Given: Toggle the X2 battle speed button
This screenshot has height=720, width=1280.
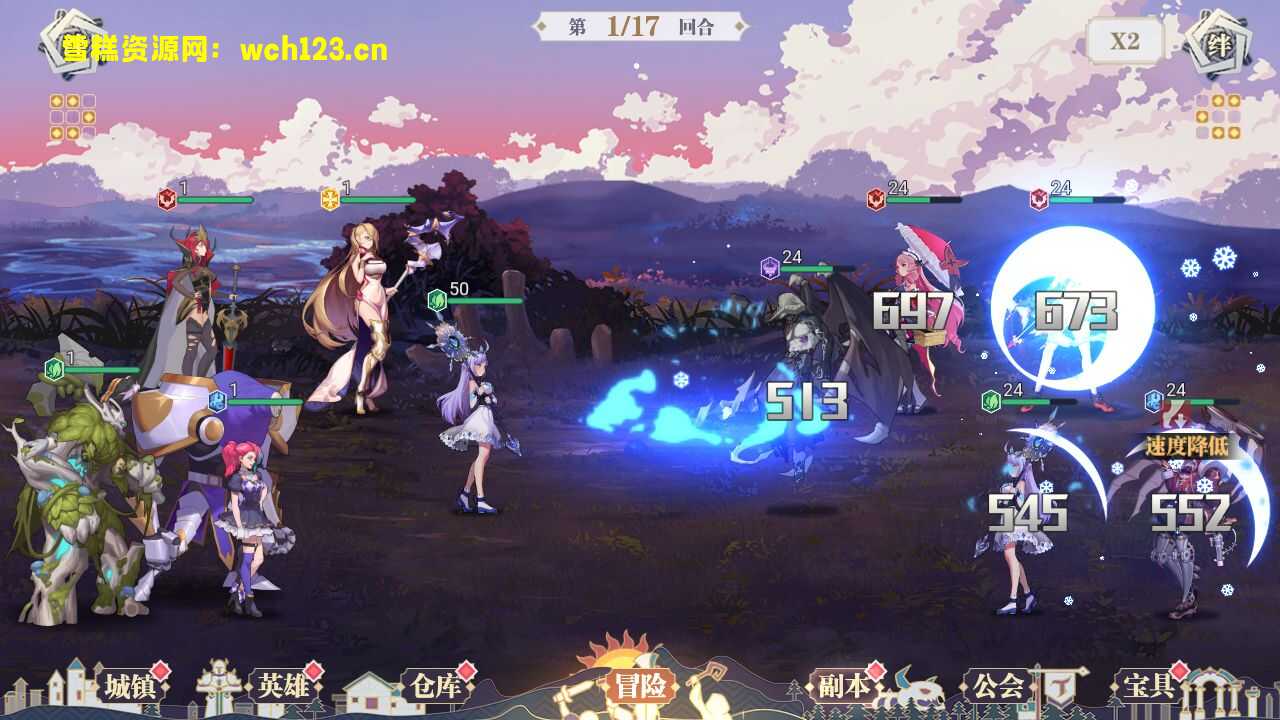Looking at the screenshot, I should pyautogui.click(x=1125, y=41).
